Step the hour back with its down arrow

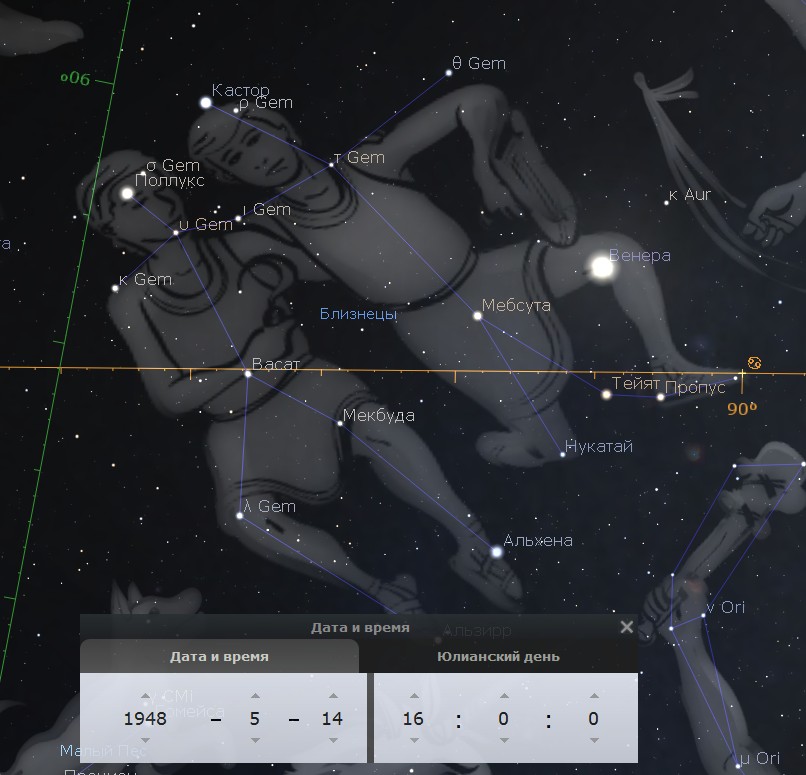pyautogui.click(x=413, y=740)
